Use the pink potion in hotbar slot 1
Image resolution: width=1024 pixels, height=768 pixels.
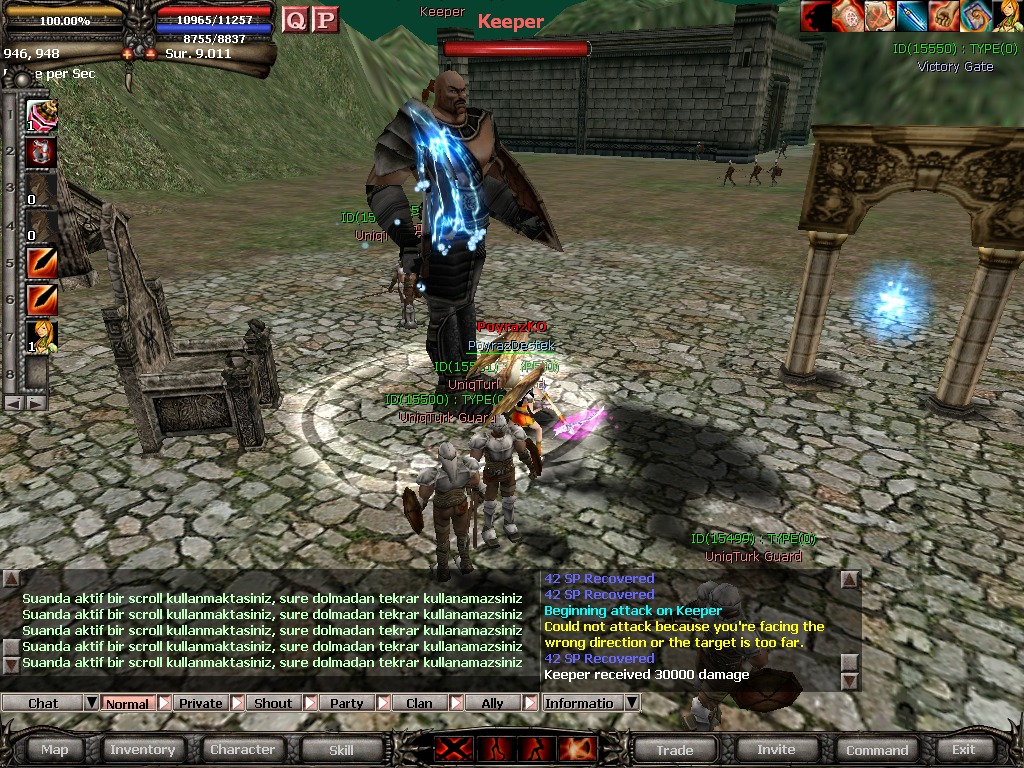(42, 115)
